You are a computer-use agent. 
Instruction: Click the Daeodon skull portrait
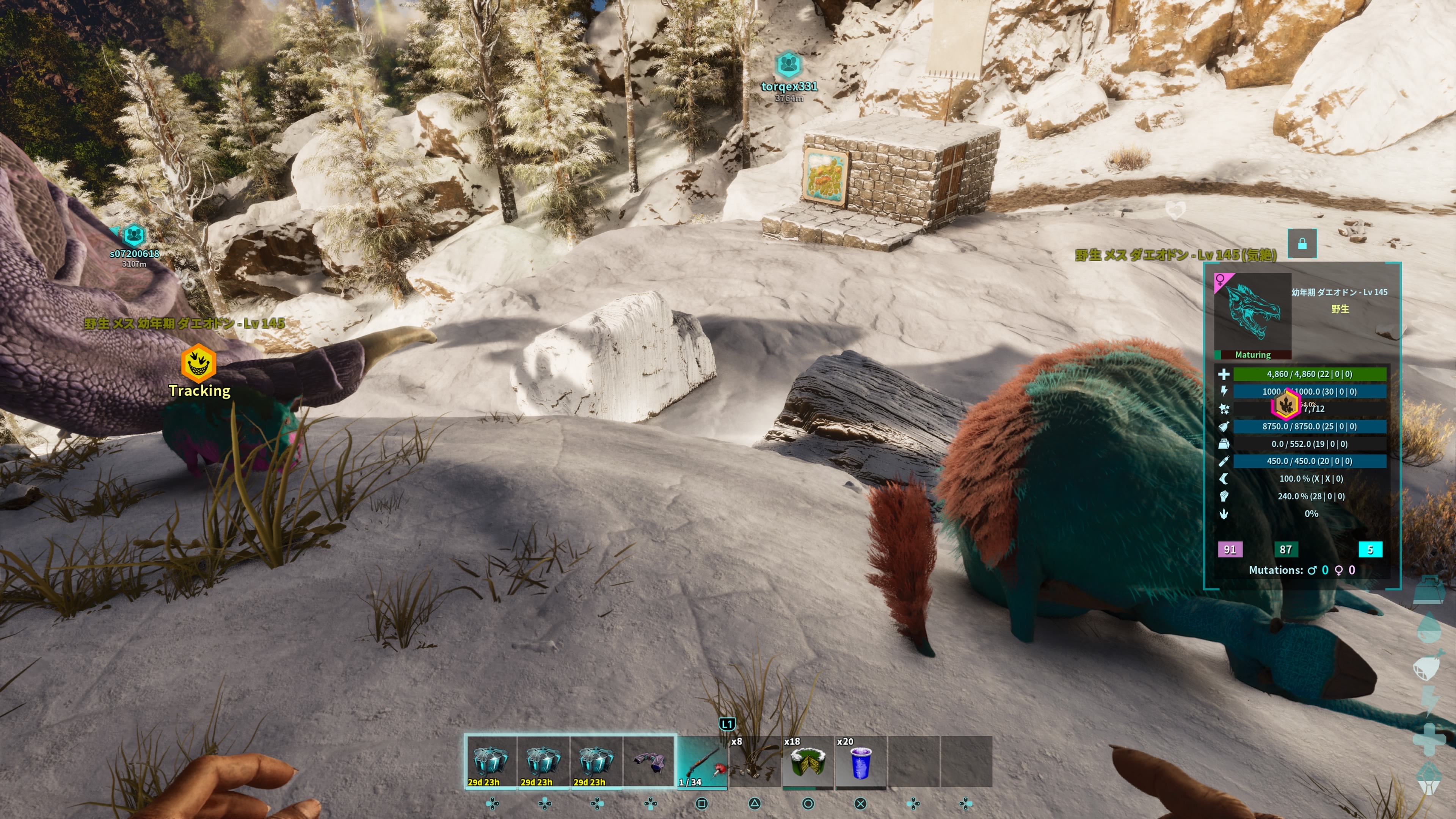point(1252,311)
